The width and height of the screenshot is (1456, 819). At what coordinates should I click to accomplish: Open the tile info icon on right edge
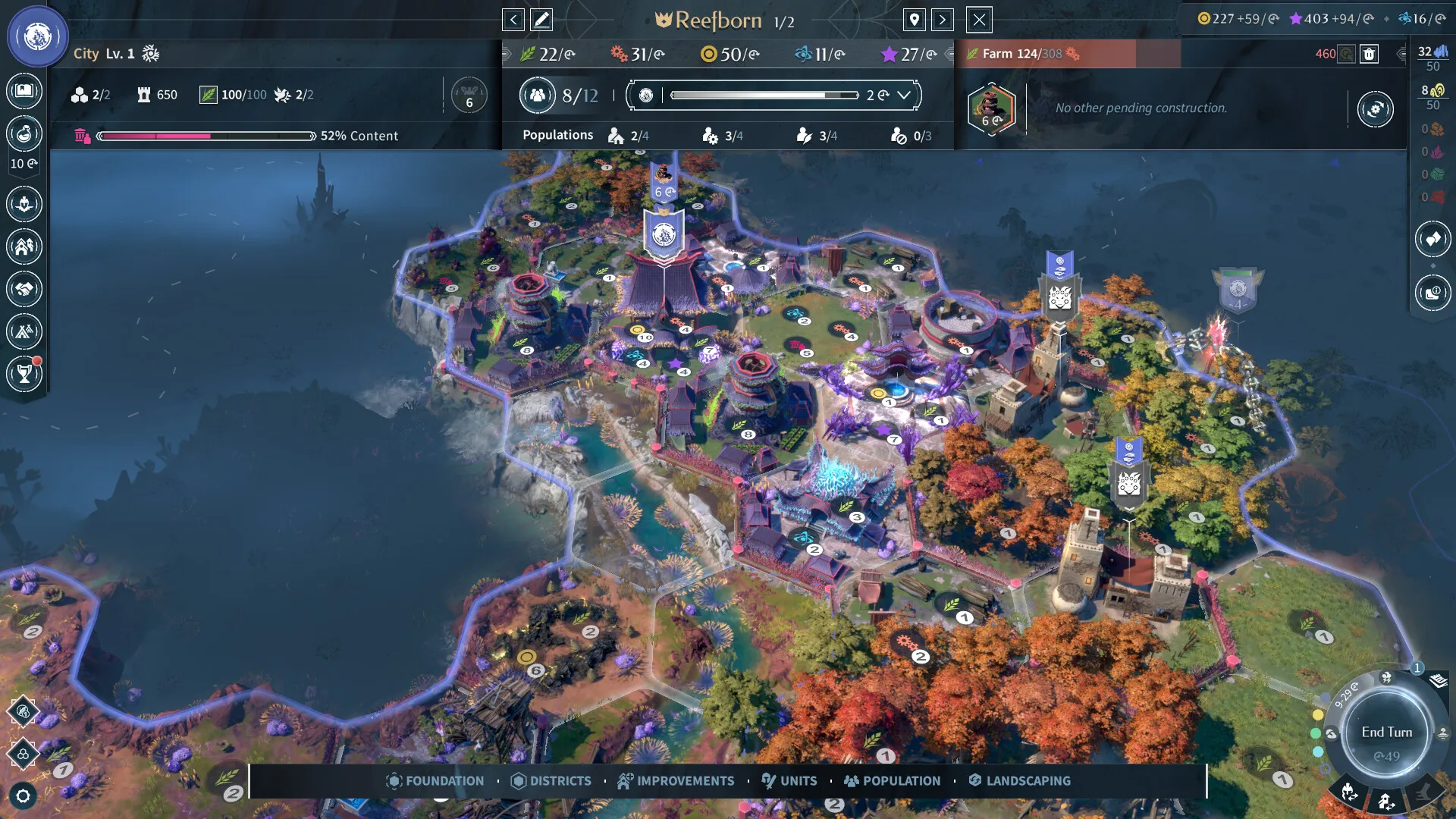pos(1432,293)
